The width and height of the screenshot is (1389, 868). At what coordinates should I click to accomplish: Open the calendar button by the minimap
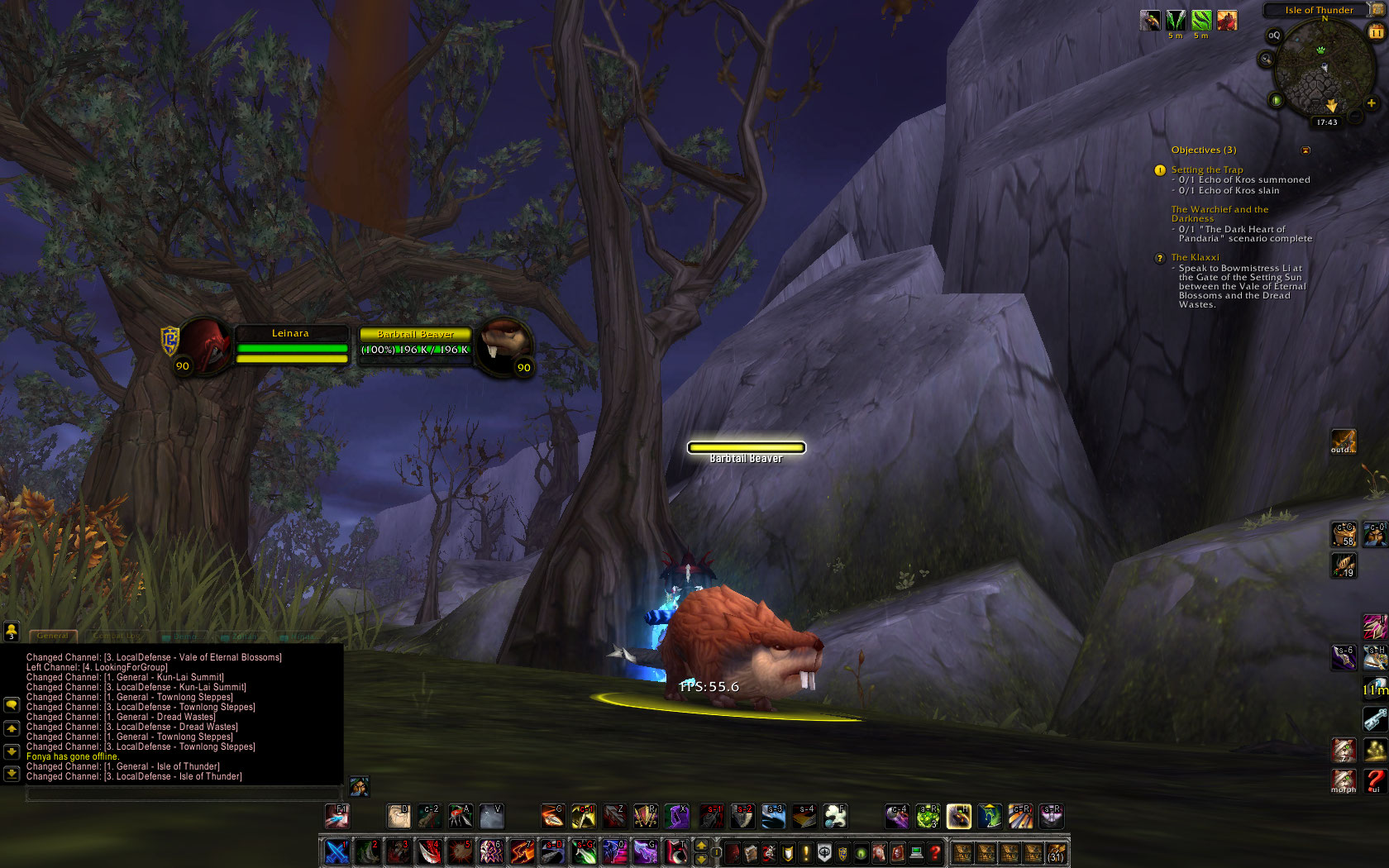pyautogui.click(x=1377, y=31)
